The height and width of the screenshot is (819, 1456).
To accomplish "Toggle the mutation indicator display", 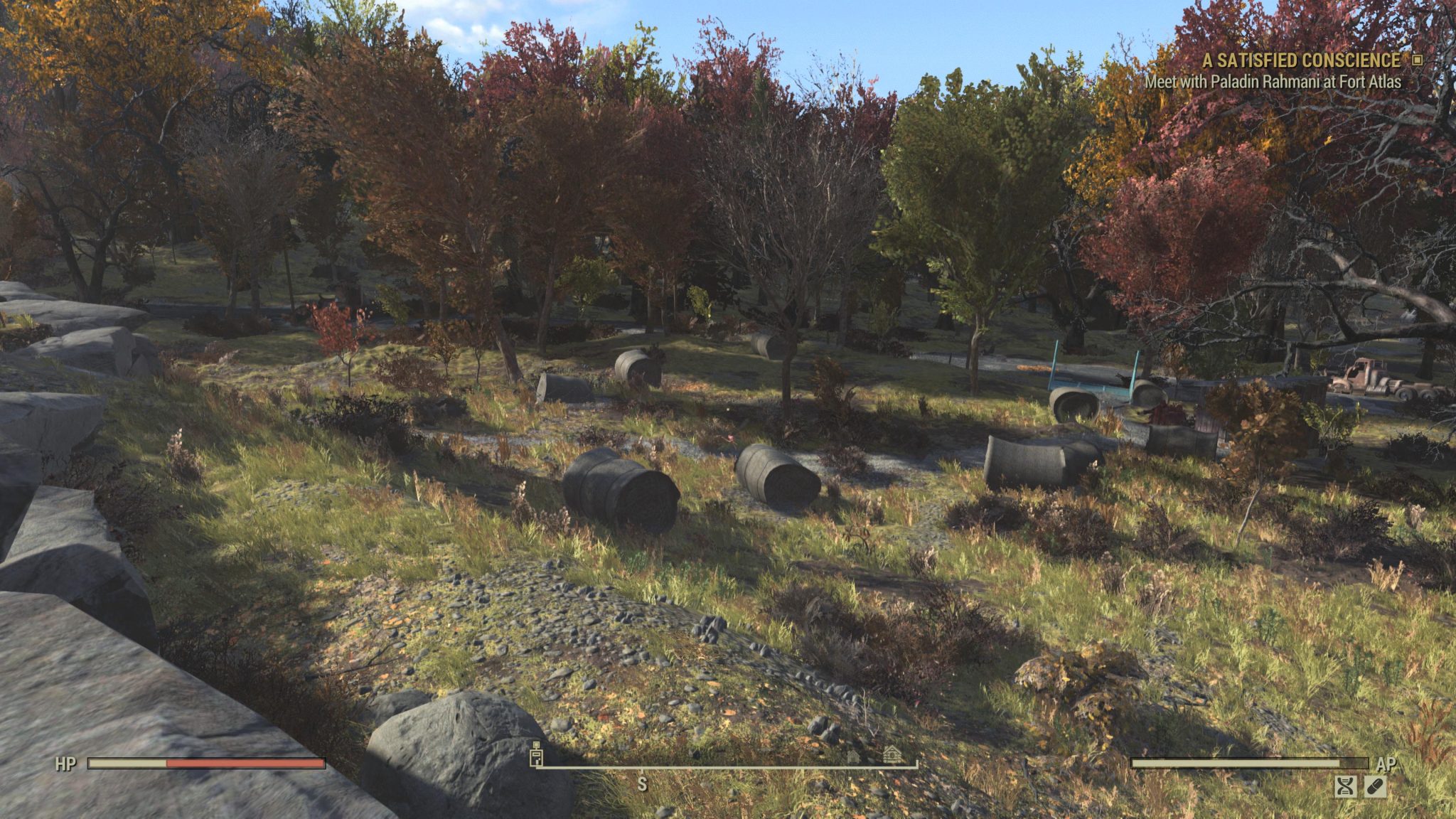I will tap(1346, 787).
